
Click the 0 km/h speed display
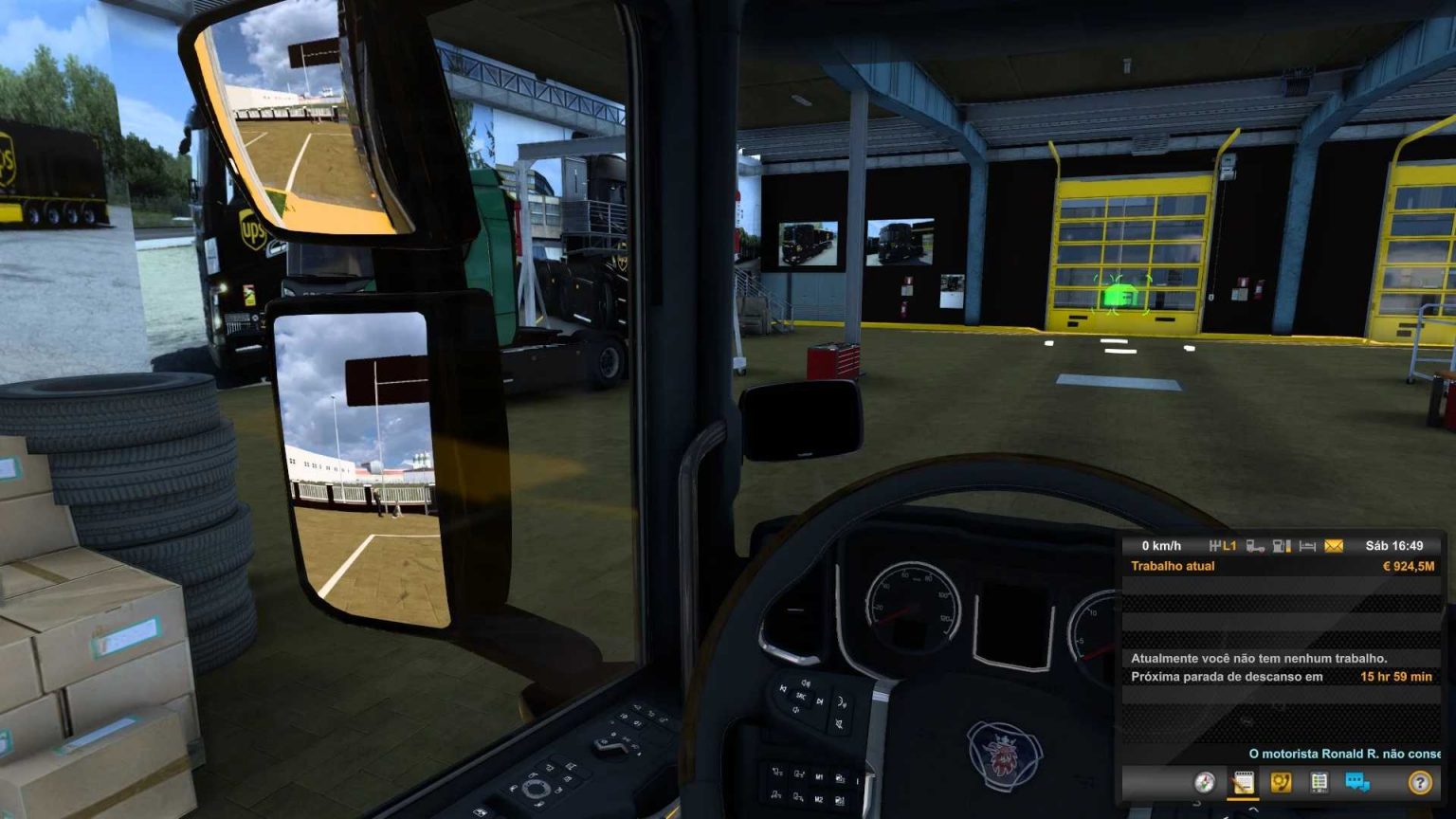tap(1160, 545)
